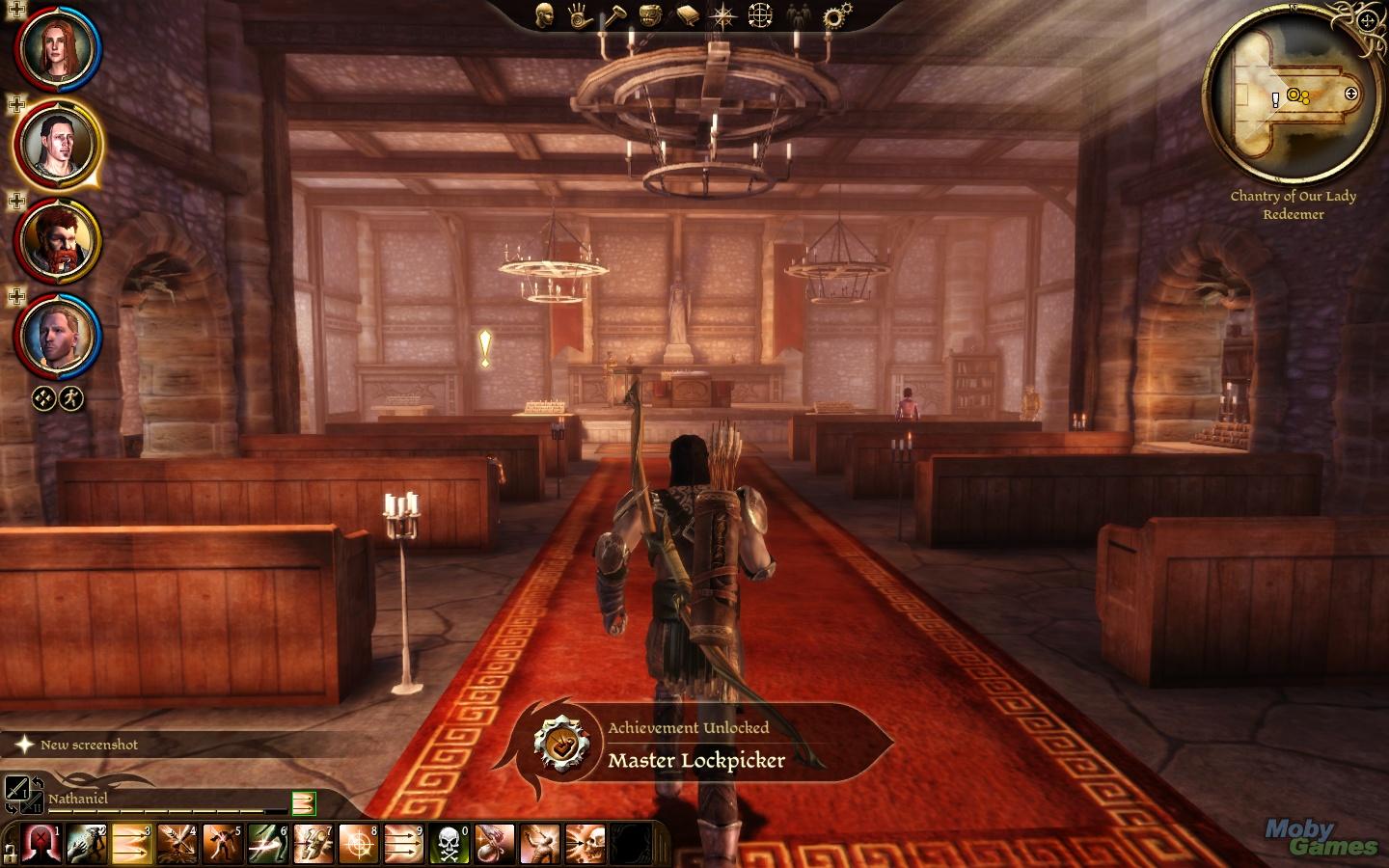Click the running figure party movement button

71,397
